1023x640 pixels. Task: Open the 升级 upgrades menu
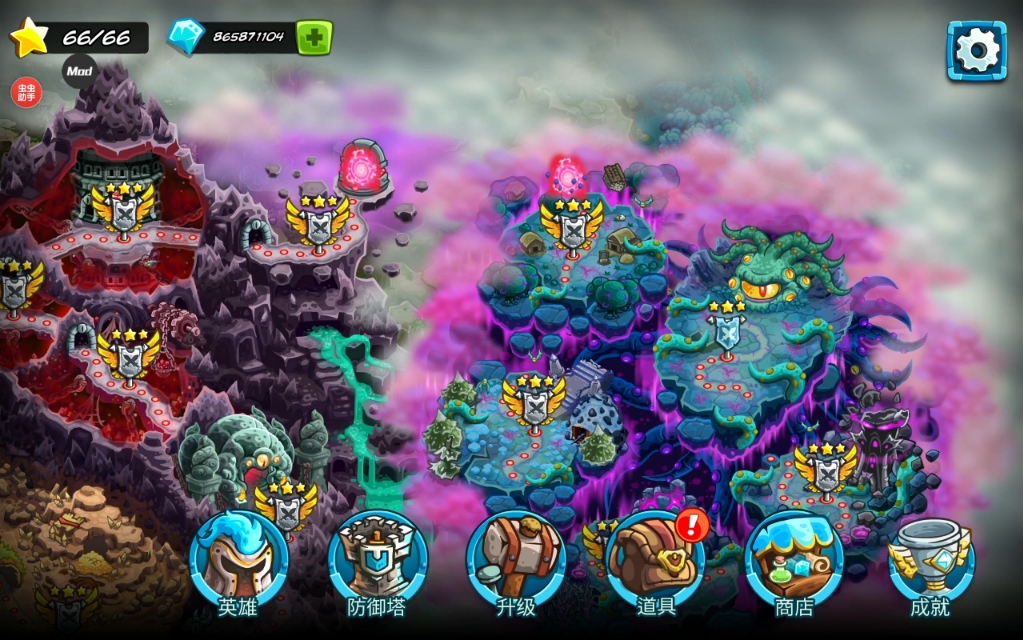[x=516, y=562]
